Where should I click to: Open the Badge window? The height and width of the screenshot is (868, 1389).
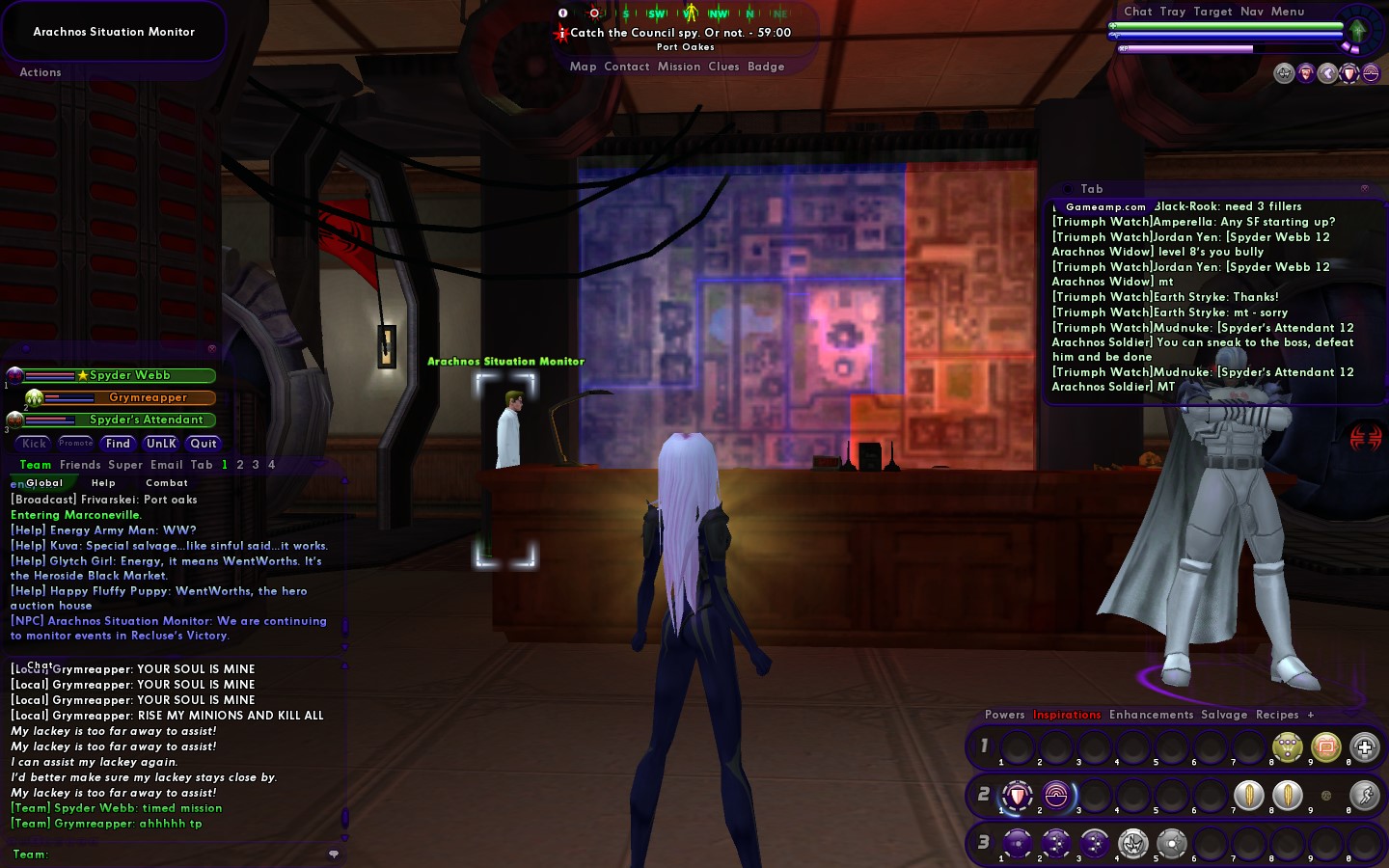tap(766, 67)
